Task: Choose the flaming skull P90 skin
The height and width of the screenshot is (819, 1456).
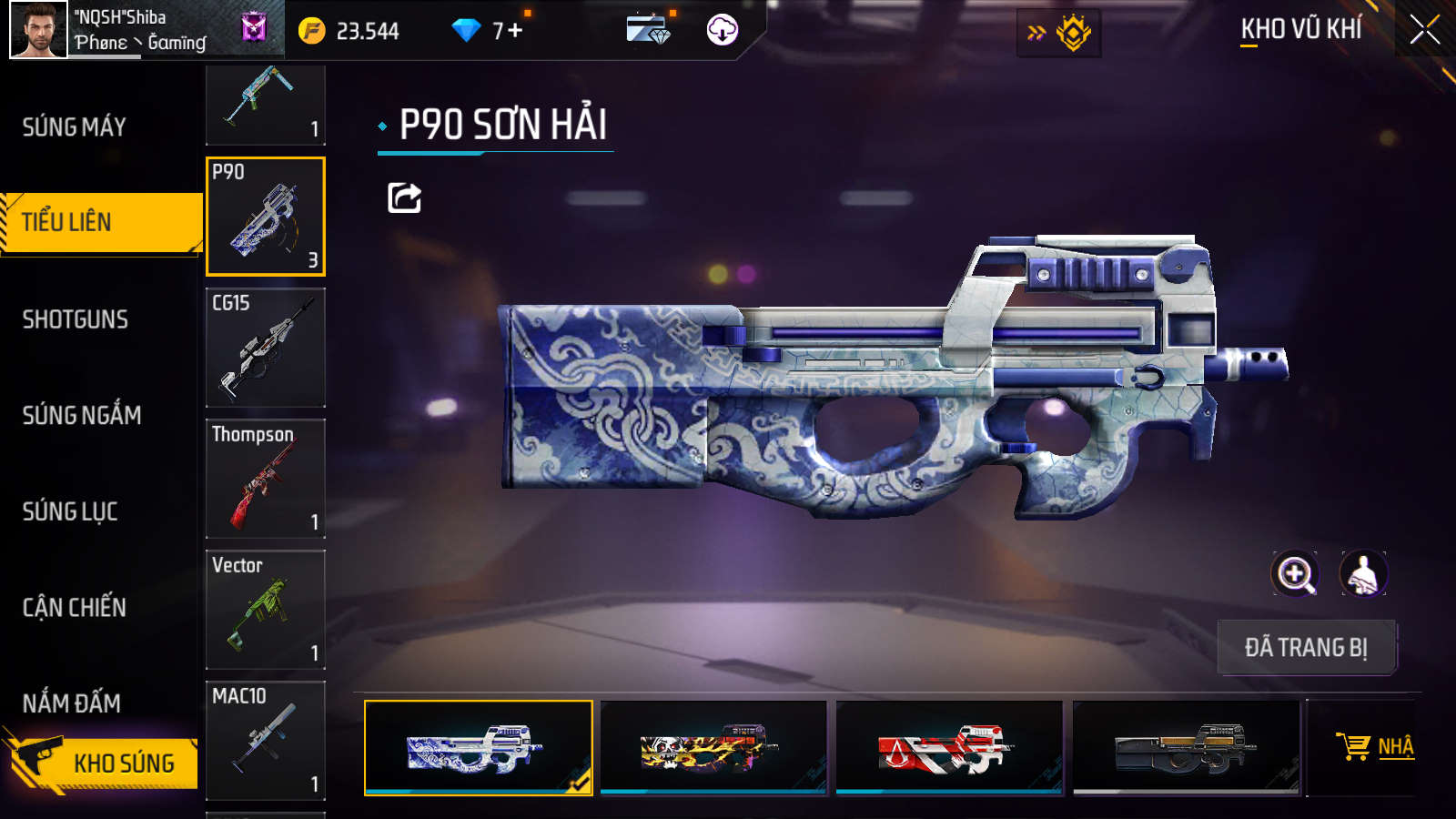Action: (713, 747)
